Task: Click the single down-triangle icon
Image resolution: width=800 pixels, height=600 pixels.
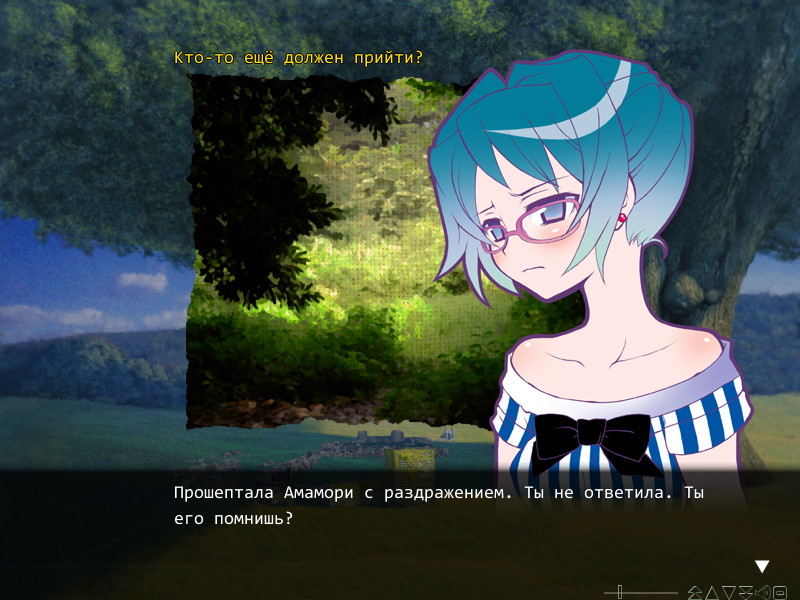Action: (x=729, y=593)
